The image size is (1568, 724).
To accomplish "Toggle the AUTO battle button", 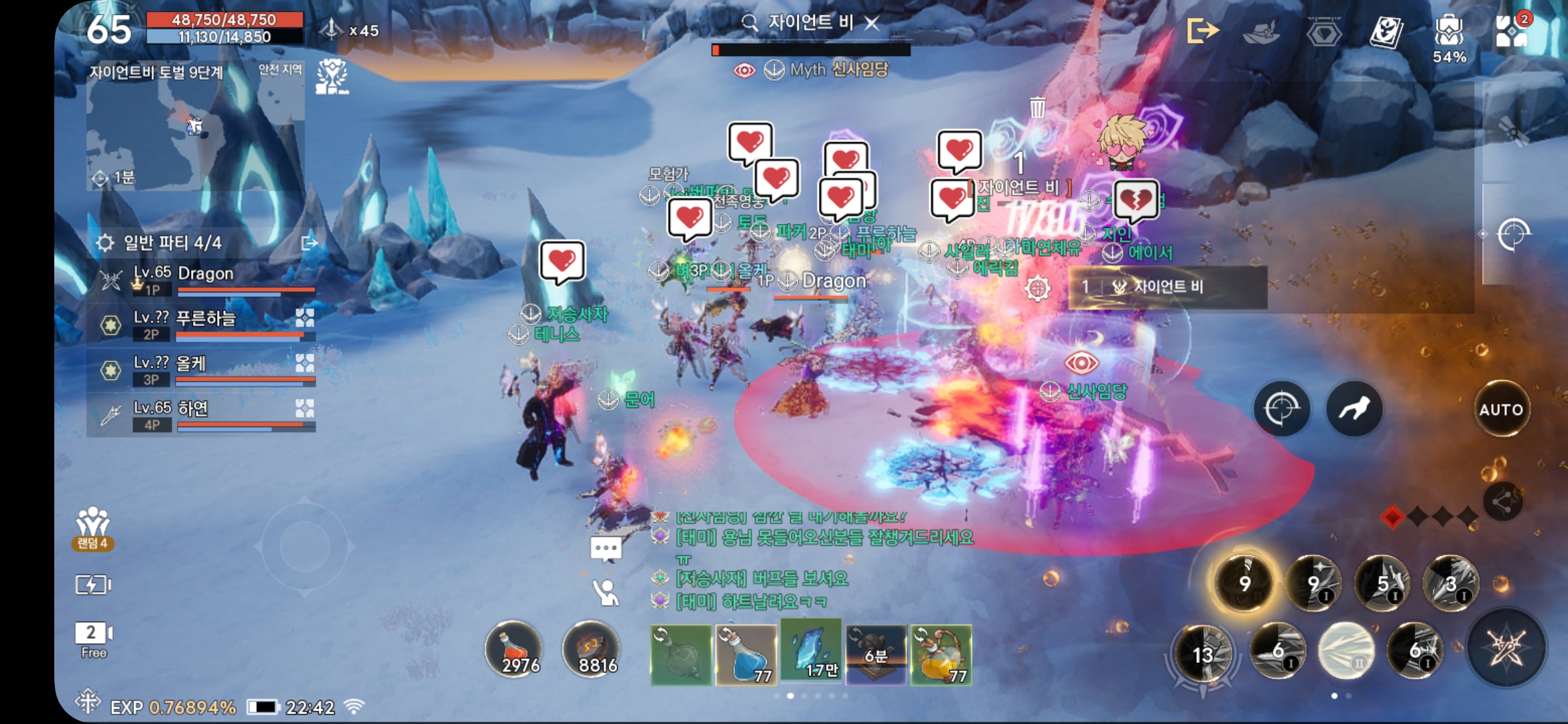I will coord(1501,409).
